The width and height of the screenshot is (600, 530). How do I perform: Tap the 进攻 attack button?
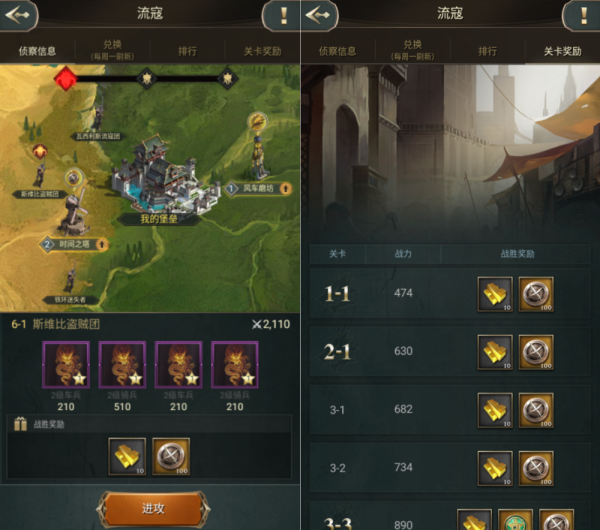pyautogui.click(x=153, y=508)
